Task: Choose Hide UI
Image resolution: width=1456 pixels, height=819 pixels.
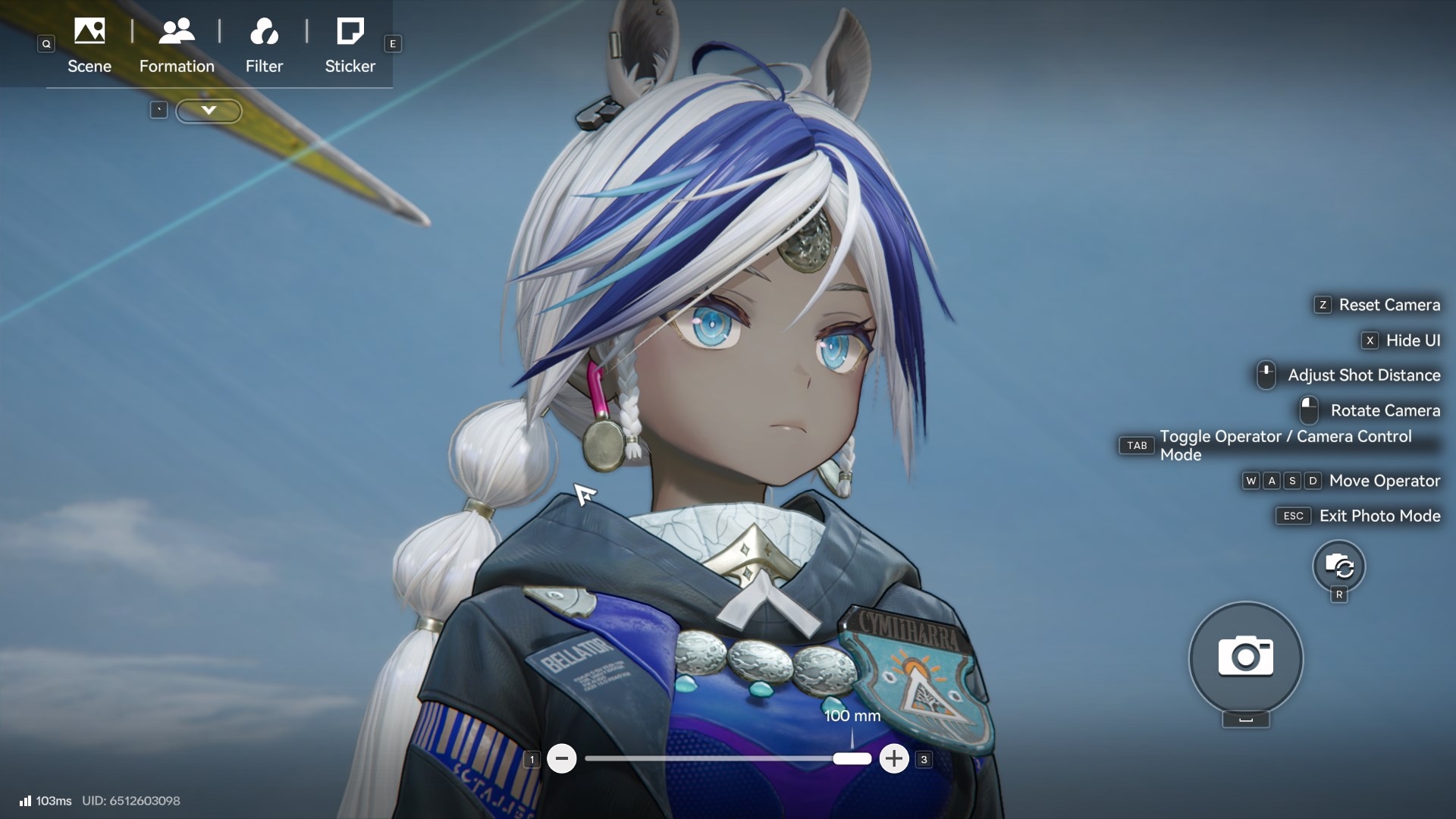Action: pos(1412,340)
